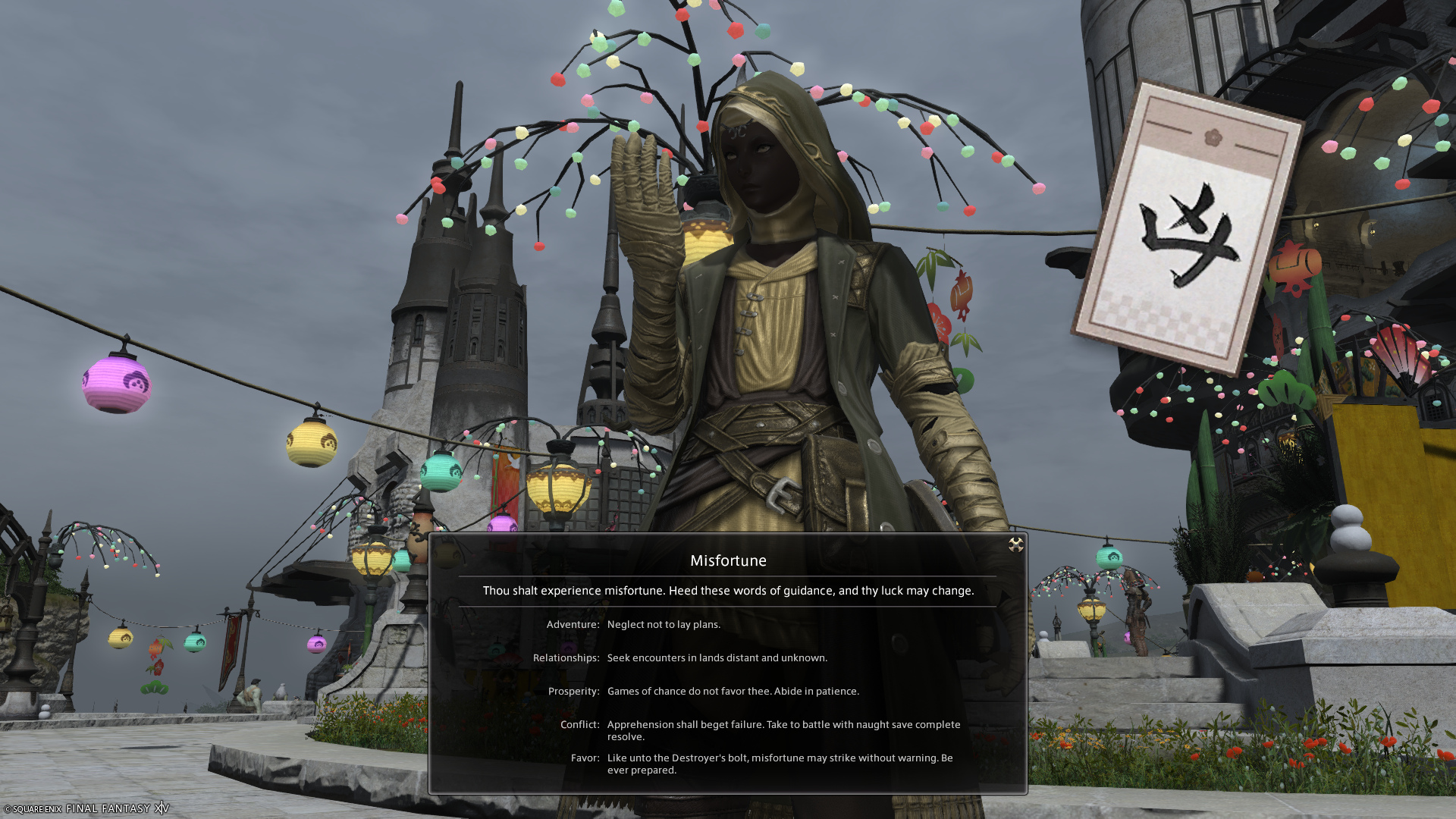
Task: Close the Misfortune fortune window
Action: click(x=1015, y=544)
